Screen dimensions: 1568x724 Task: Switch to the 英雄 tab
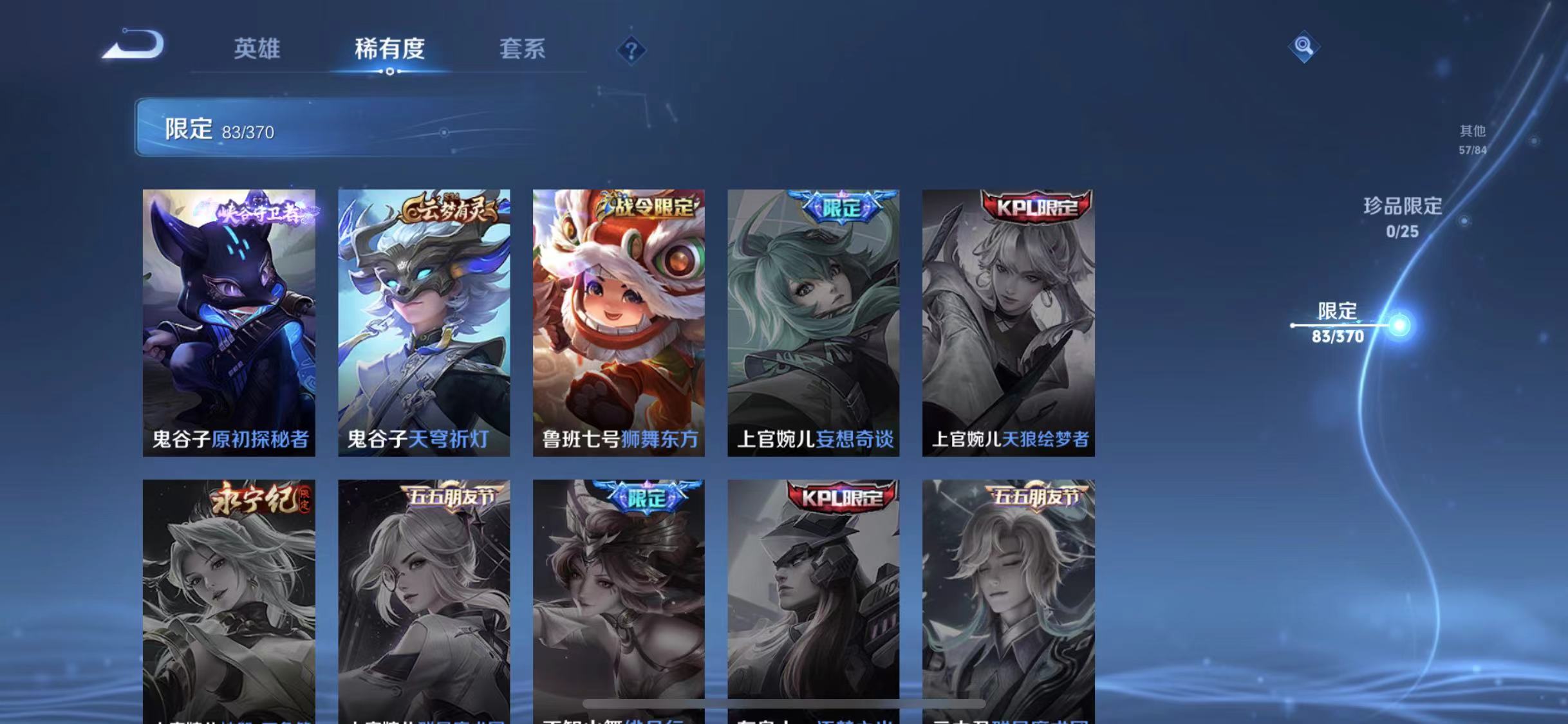pos(258,50)
